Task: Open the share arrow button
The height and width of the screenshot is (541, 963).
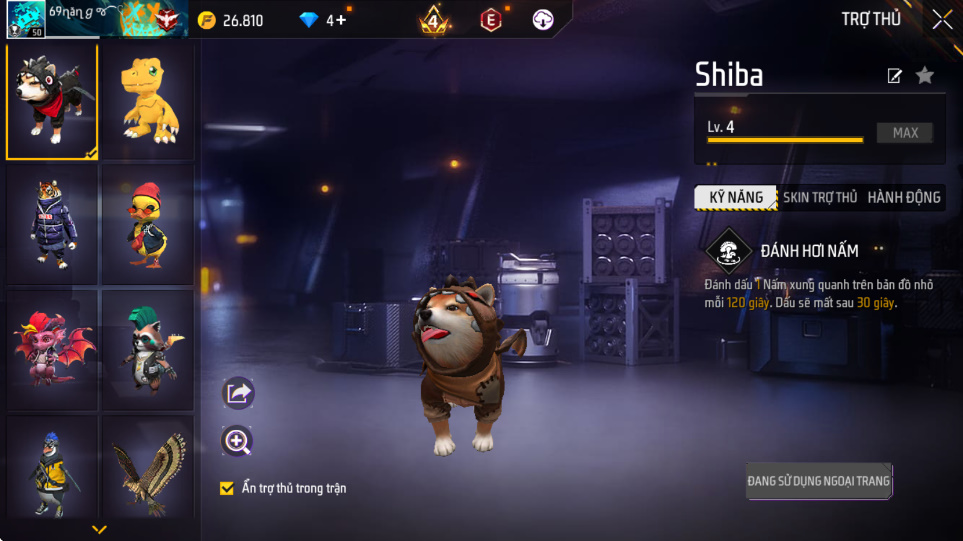Action: point(238,393)
